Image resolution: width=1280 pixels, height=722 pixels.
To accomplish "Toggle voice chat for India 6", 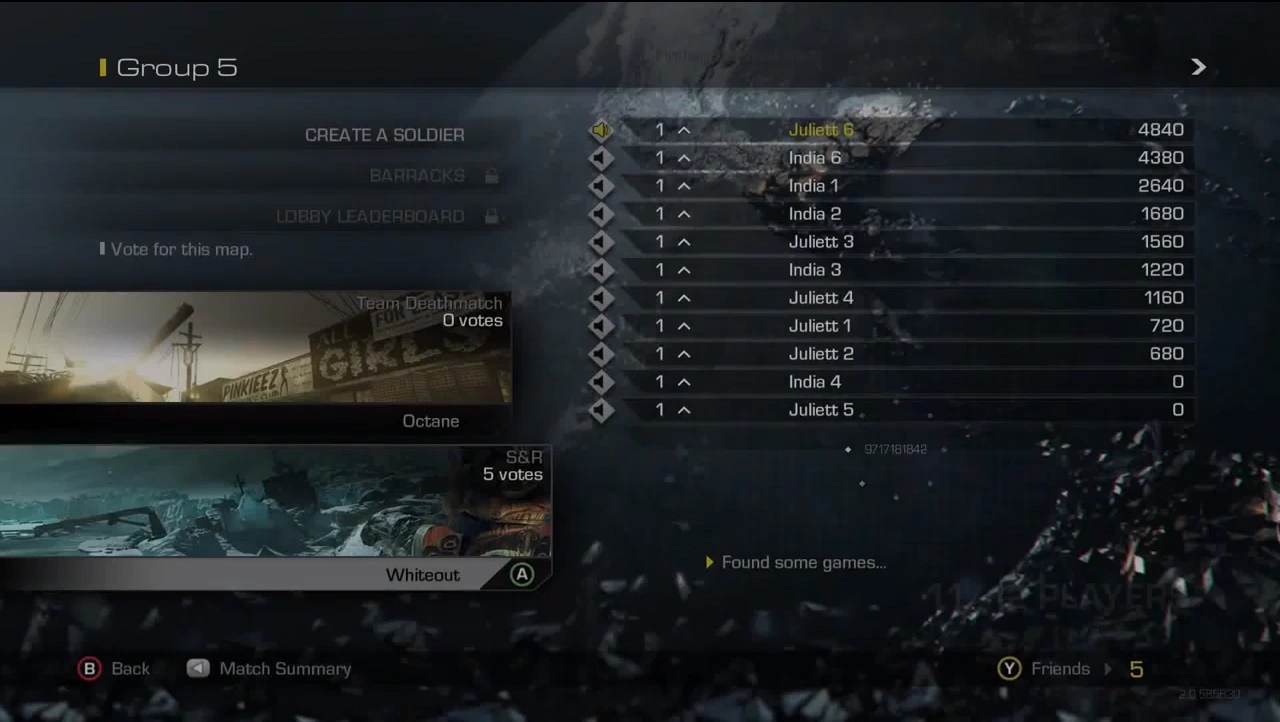I will click(x=600, y=157).
